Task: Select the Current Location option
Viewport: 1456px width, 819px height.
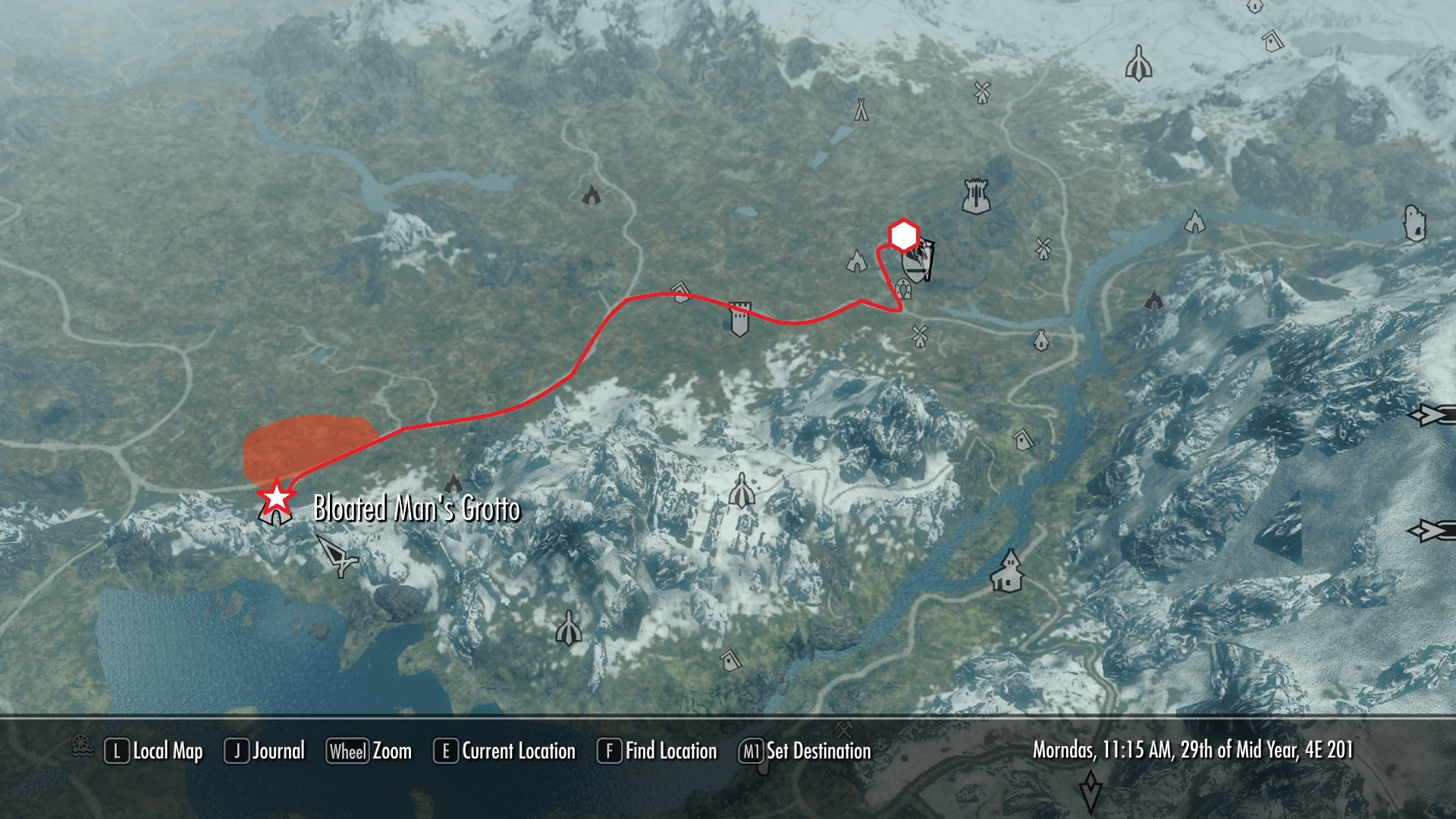Action: pyautogui.click(x=505, y=751)
